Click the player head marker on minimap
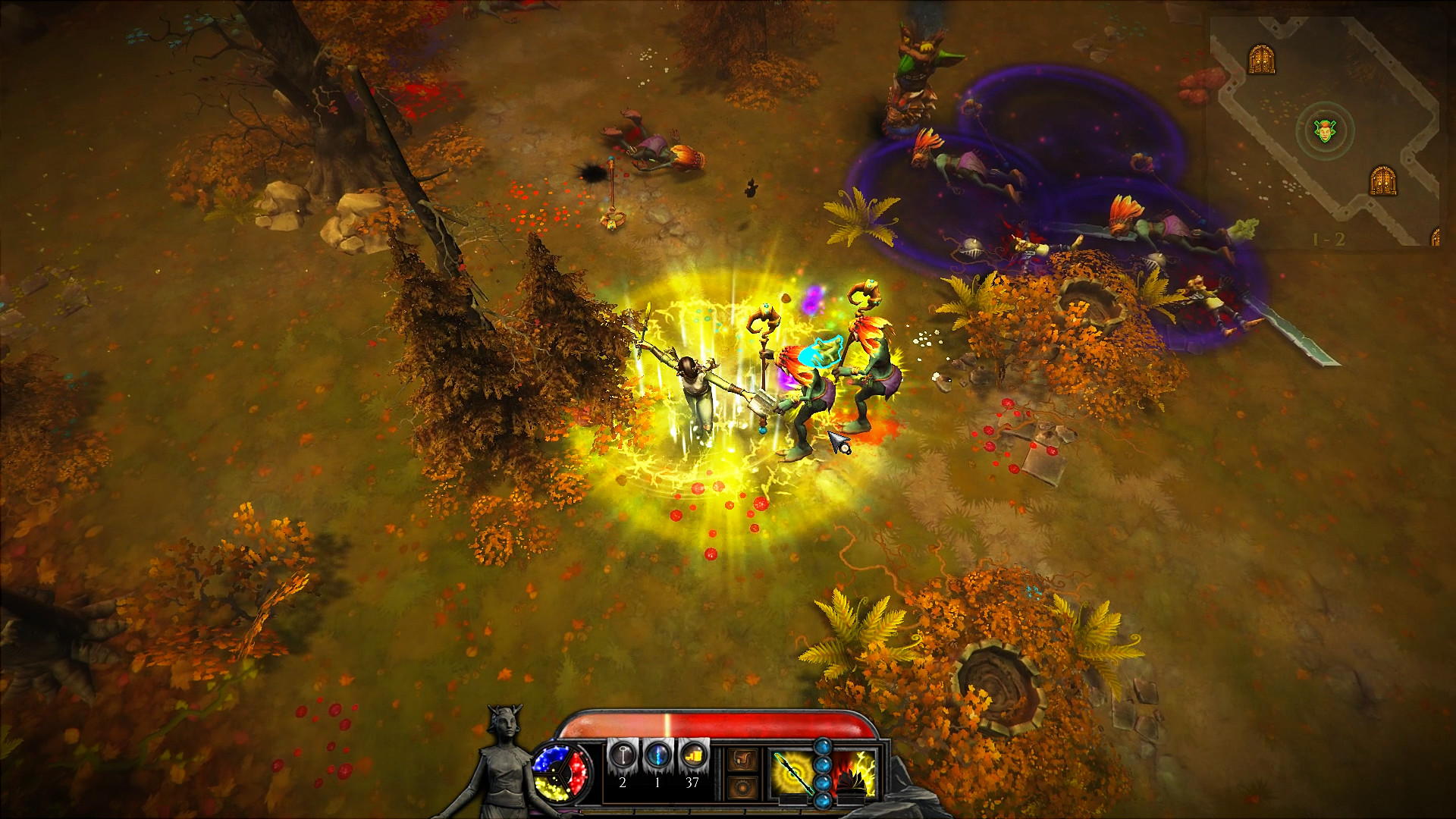 click(x=1323, y=131)
